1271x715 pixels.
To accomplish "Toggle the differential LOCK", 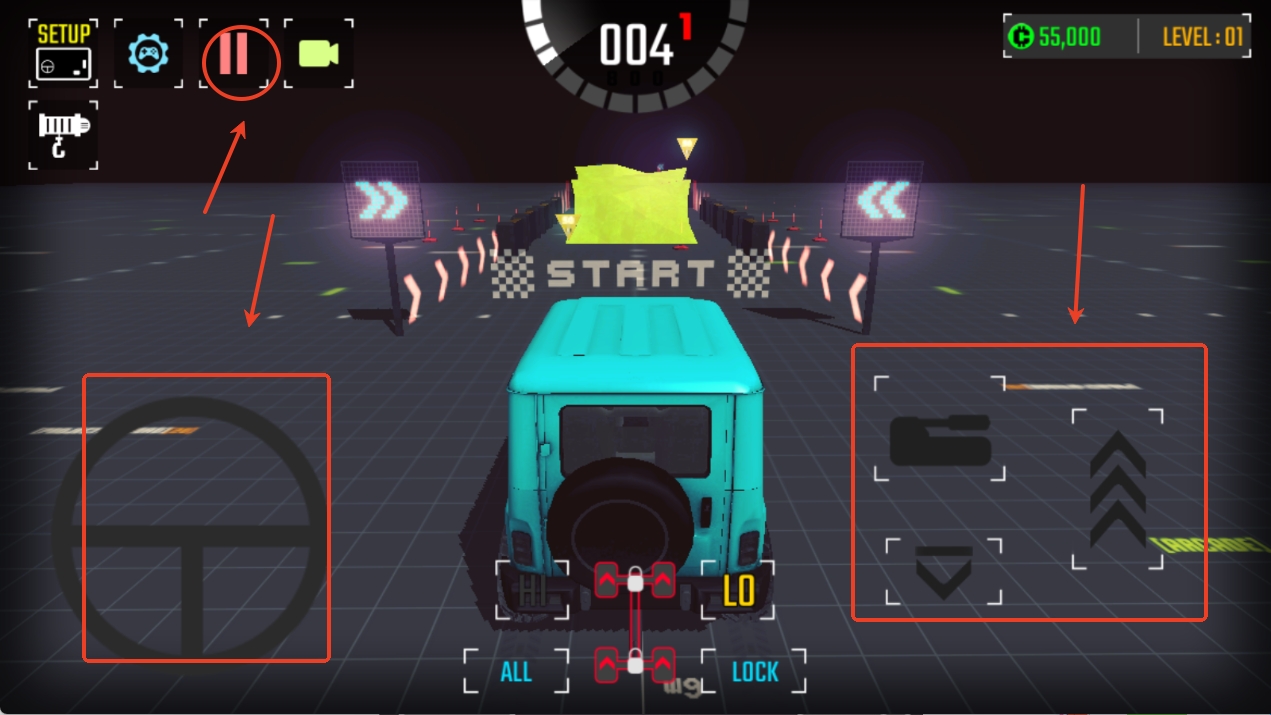I will point(754,672).
